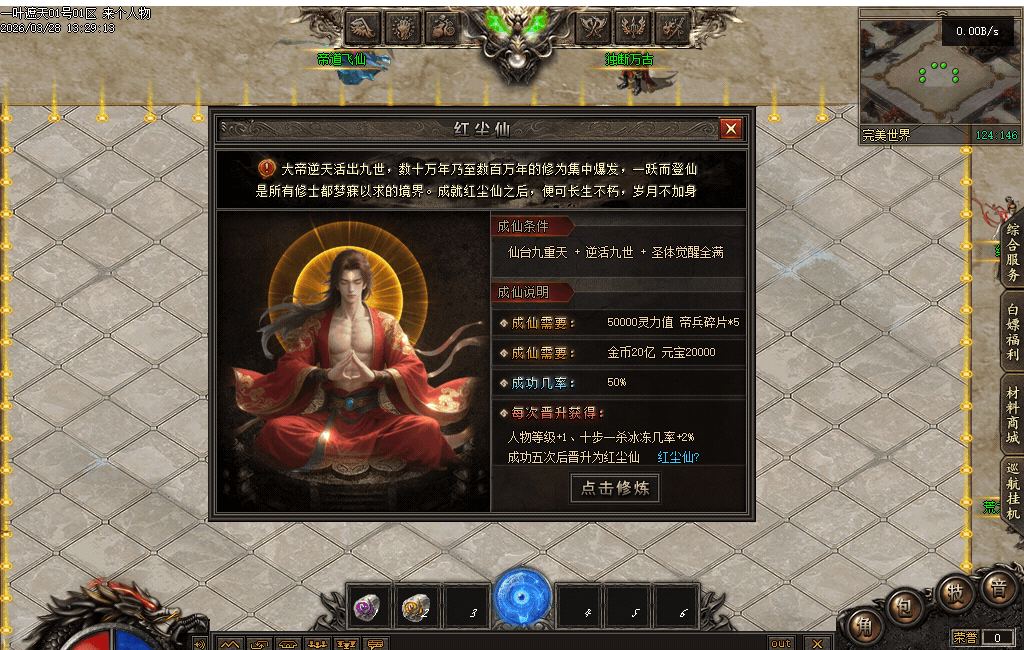Click the winged boot icon in top bar
1024x650 pixels.
tap(364, 27)
